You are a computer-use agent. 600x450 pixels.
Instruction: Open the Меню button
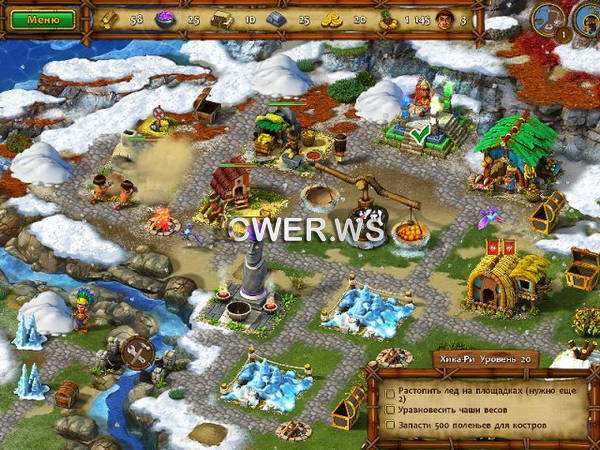point(43,19)
